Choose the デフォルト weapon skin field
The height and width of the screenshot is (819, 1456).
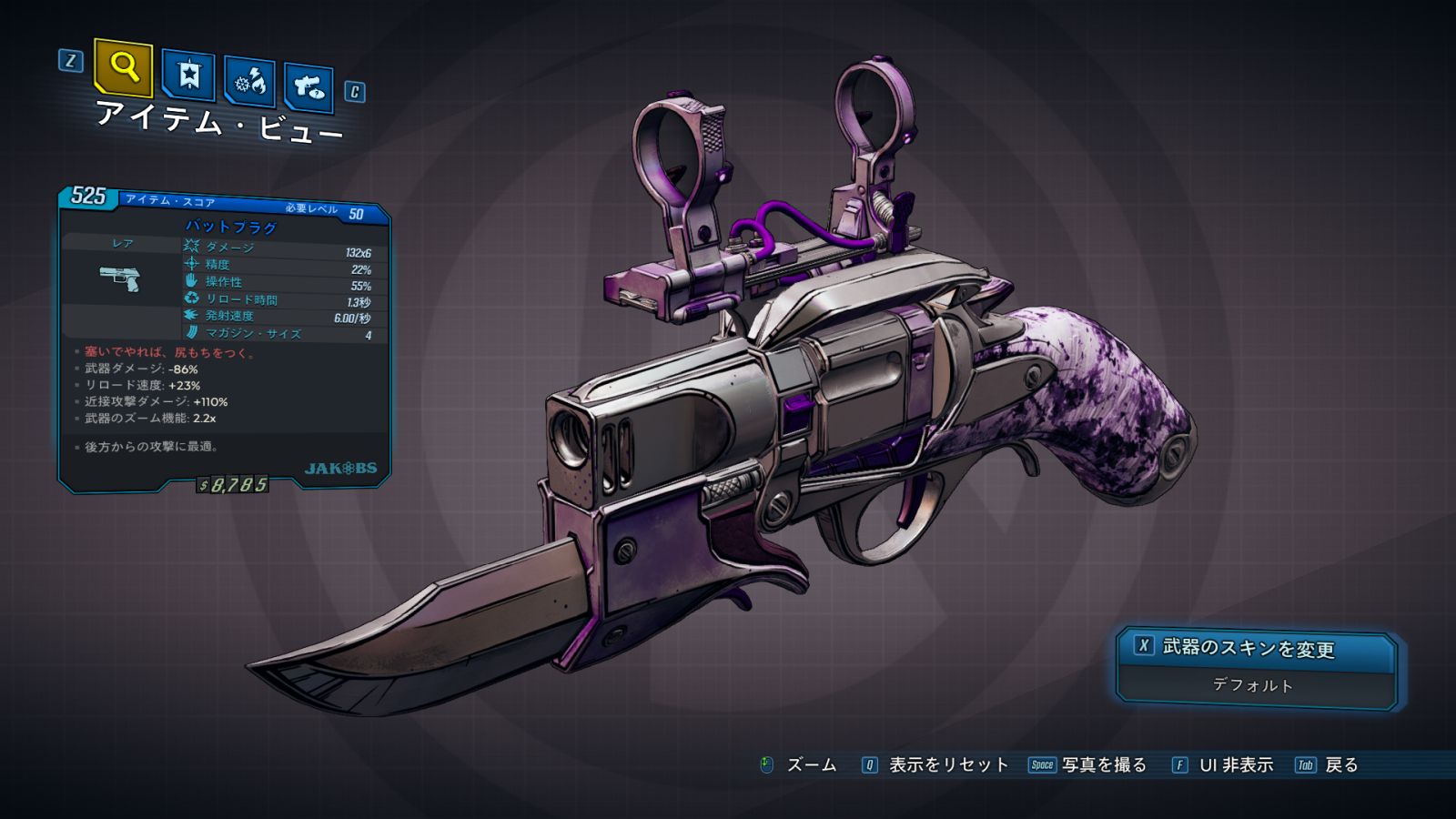pos(1253,685)
